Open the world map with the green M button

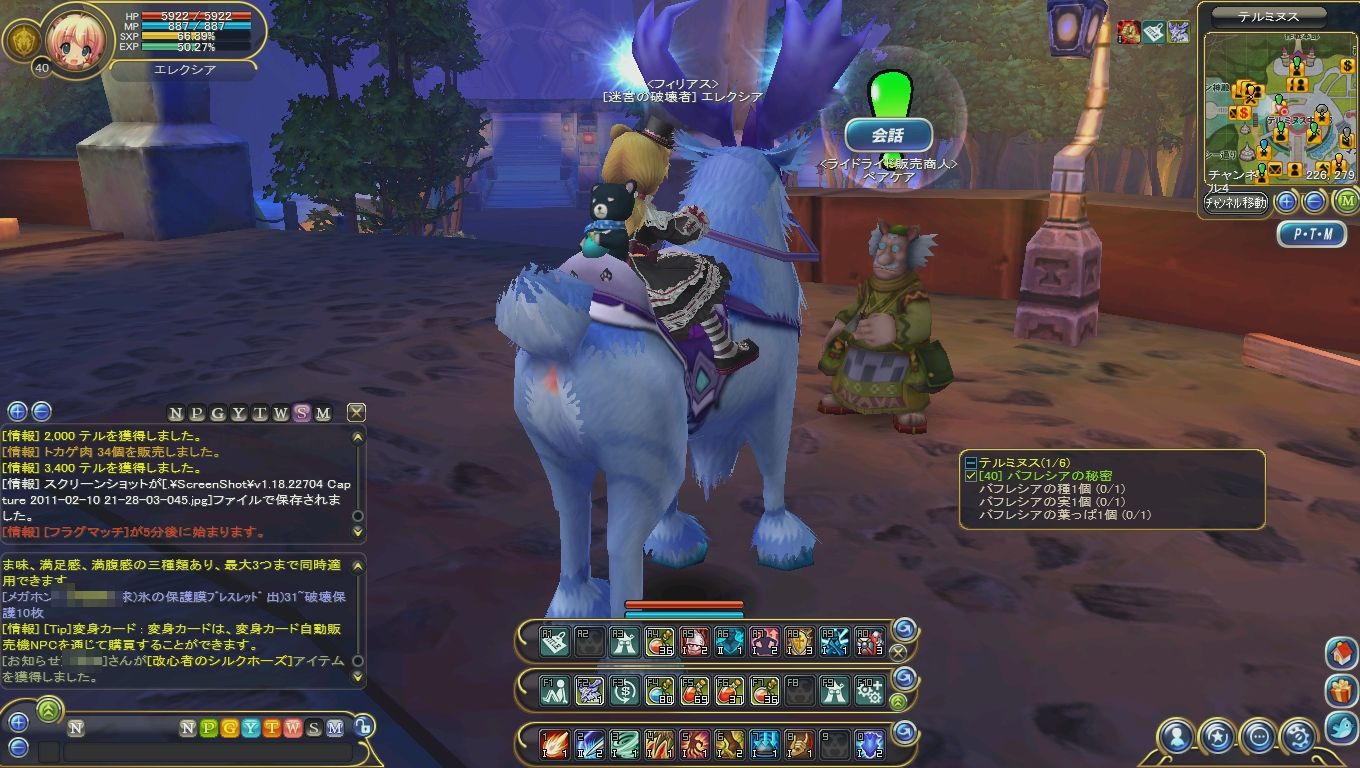coord(1346,201)
